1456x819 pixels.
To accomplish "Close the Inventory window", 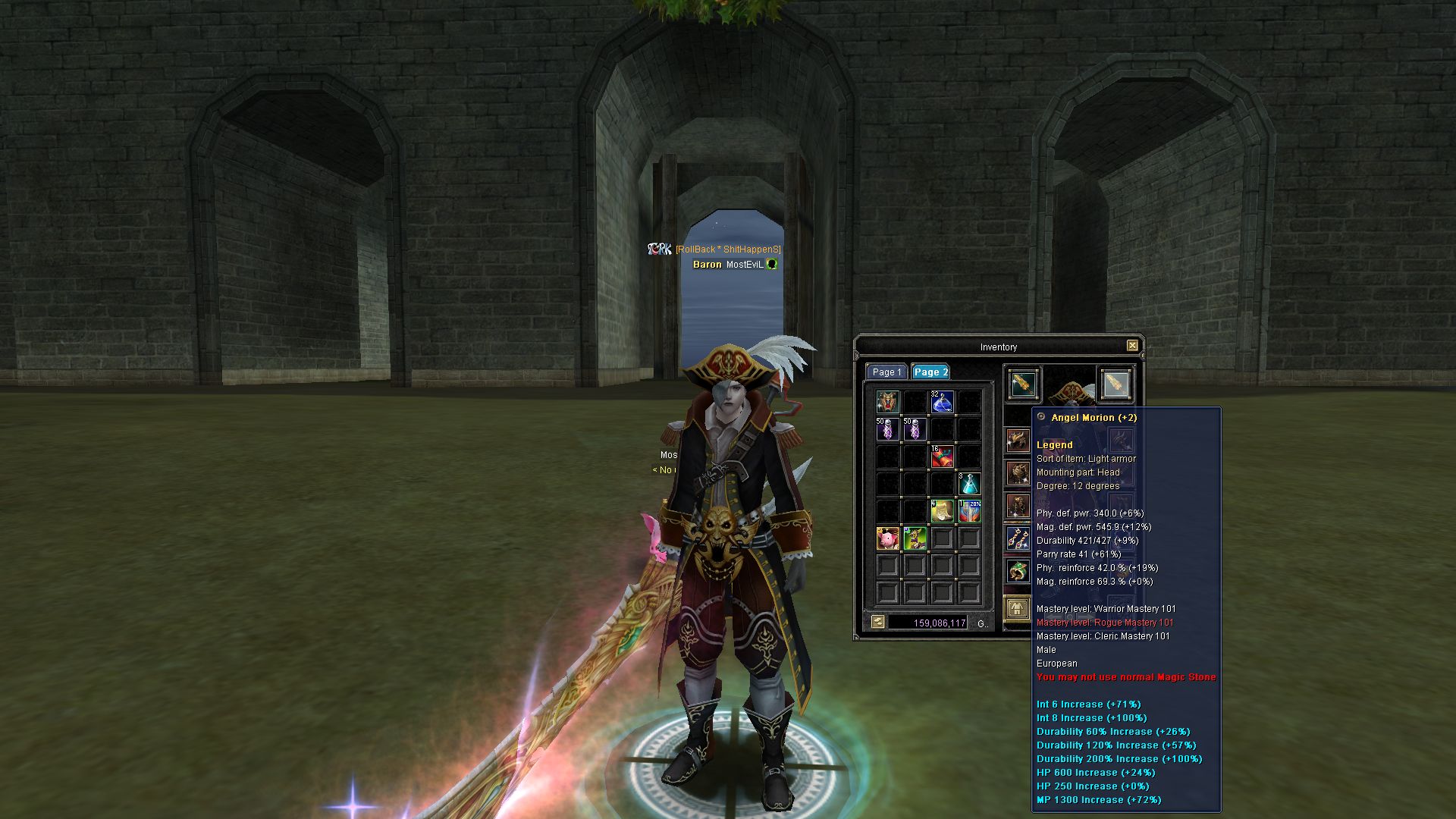I will [x=1131, y=346].
